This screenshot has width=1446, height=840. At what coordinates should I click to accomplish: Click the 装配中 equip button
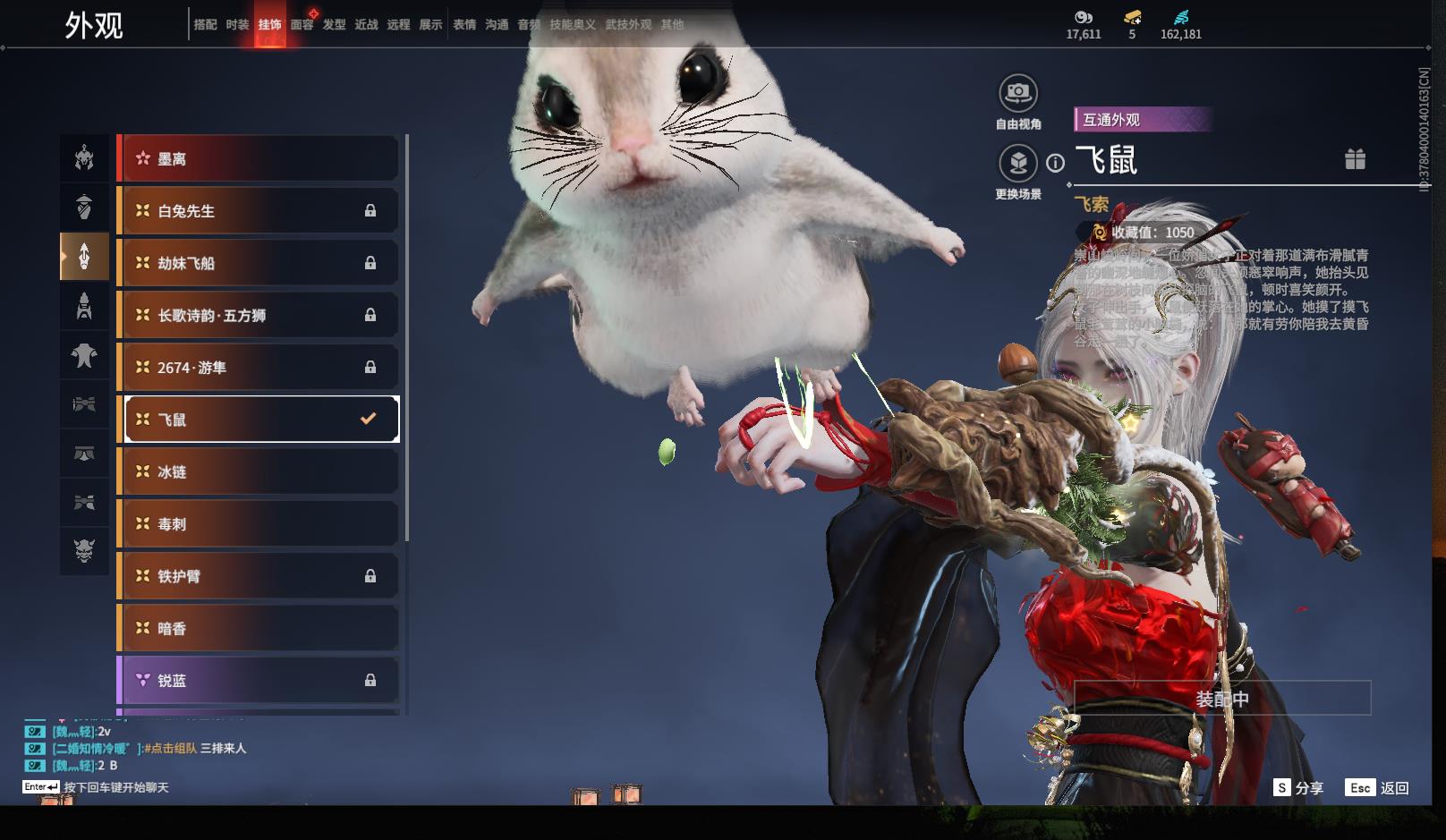pos(1222,699)
